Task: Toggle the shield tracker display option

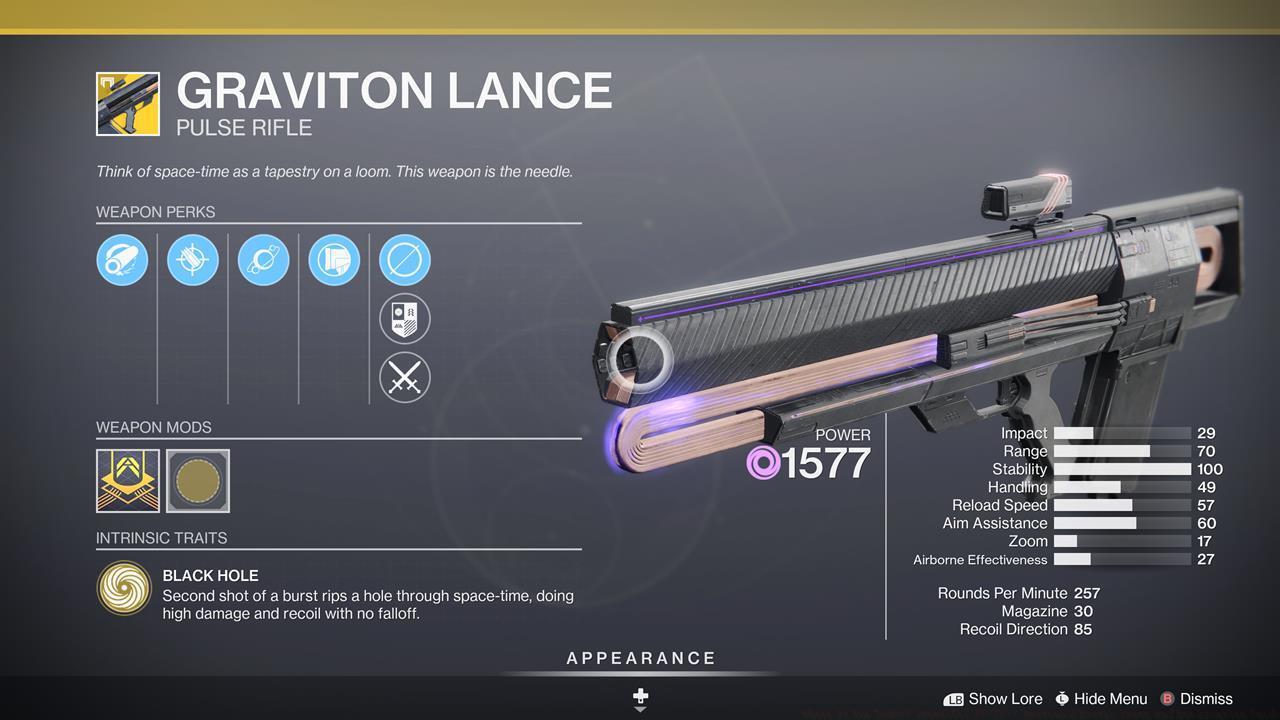Action: tap(404, 319)
